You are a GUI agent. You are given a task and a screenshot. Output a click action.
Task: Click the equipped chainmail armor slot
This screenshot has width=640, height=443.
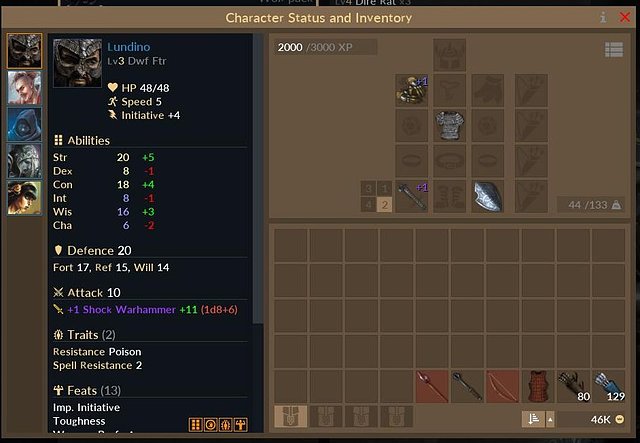pyautogui.click(x=449, y=125)
